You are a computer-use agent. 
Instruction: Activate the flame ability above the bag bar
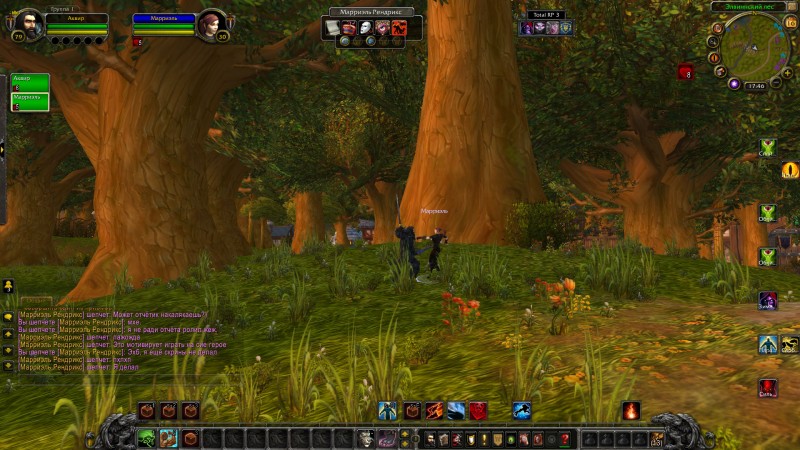[x=631, y=410]
